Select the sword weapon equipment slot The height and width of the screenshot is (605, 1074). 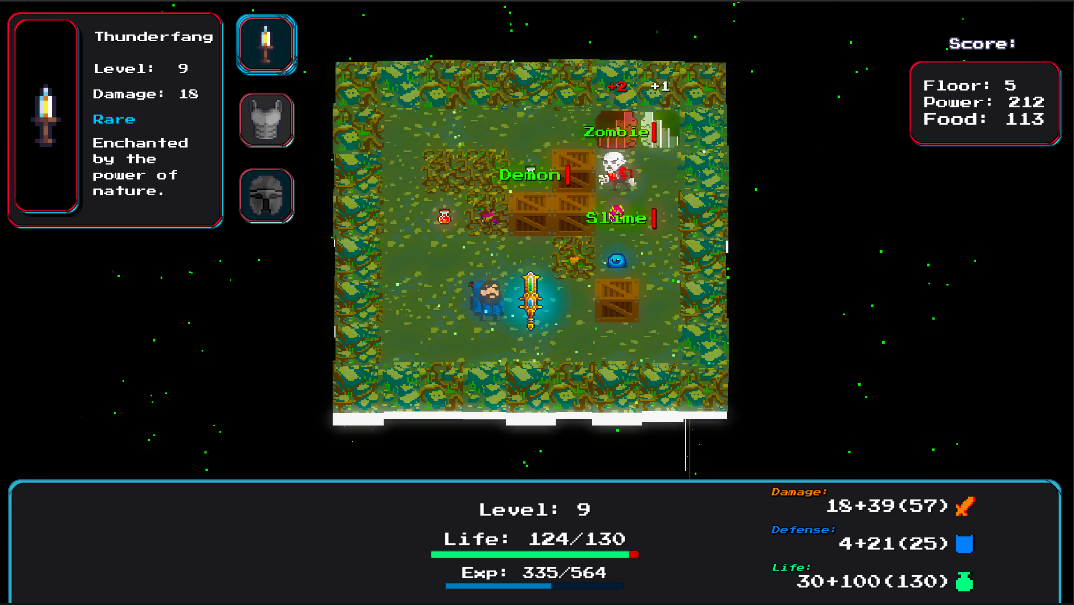tap(266, 44)
